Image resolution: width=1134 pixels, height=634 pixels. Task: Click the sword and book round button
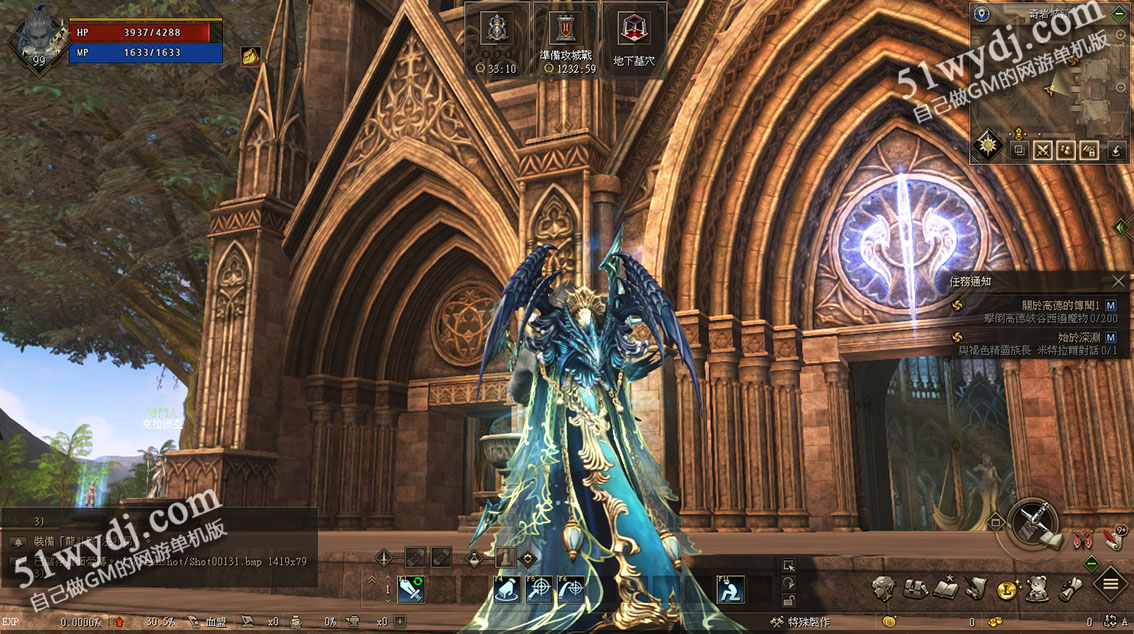pyautogui.click(x=1033, y=523)
